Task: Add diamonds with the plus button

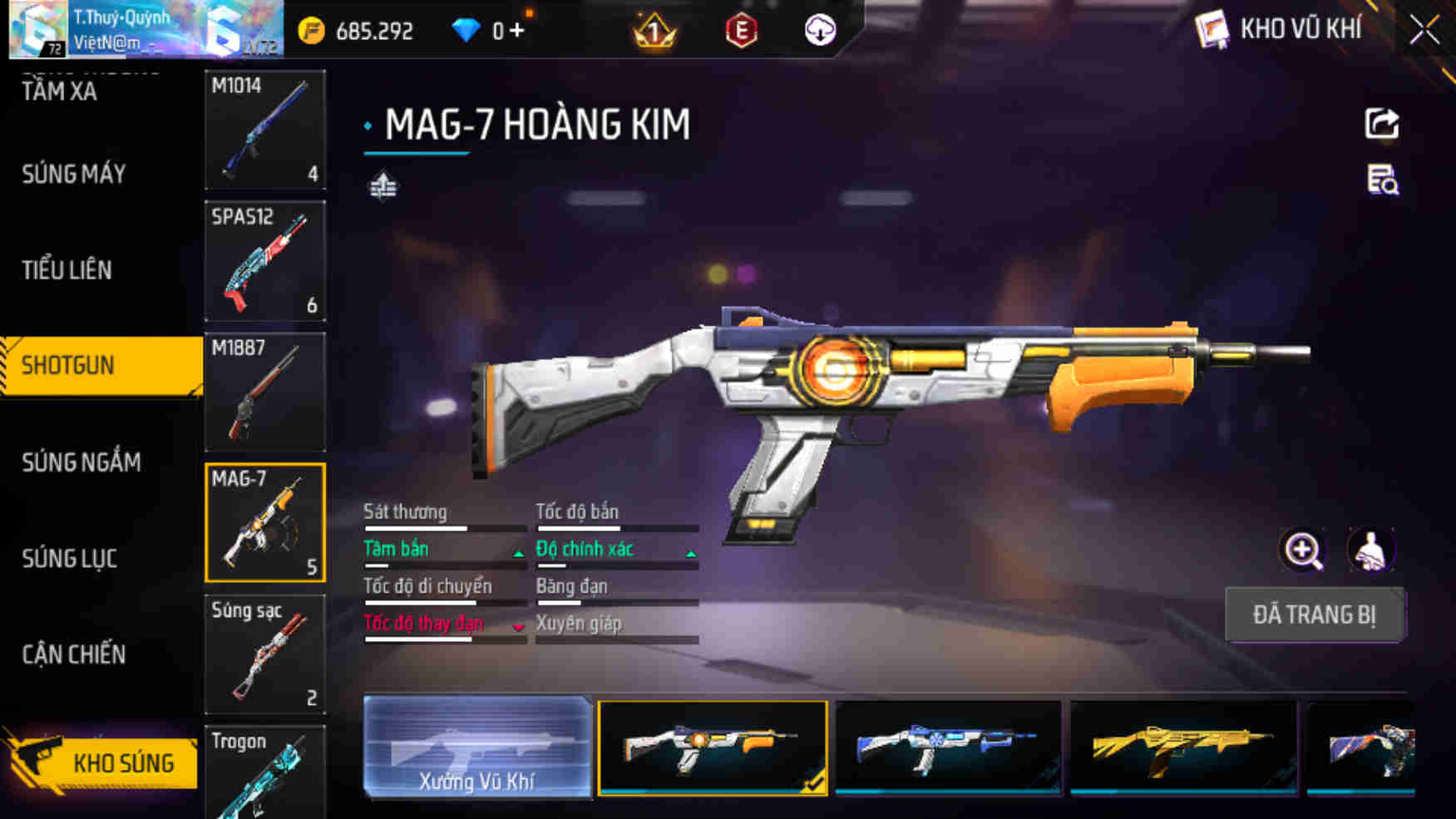Action: (517, 31)
